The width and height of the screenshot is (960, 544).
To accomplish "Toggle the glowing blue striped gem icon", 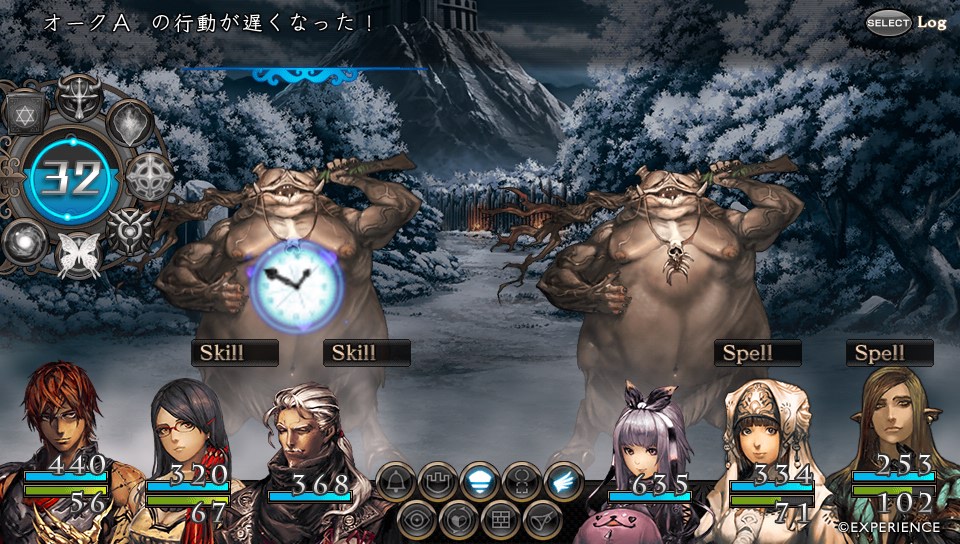I will point(481,482).
